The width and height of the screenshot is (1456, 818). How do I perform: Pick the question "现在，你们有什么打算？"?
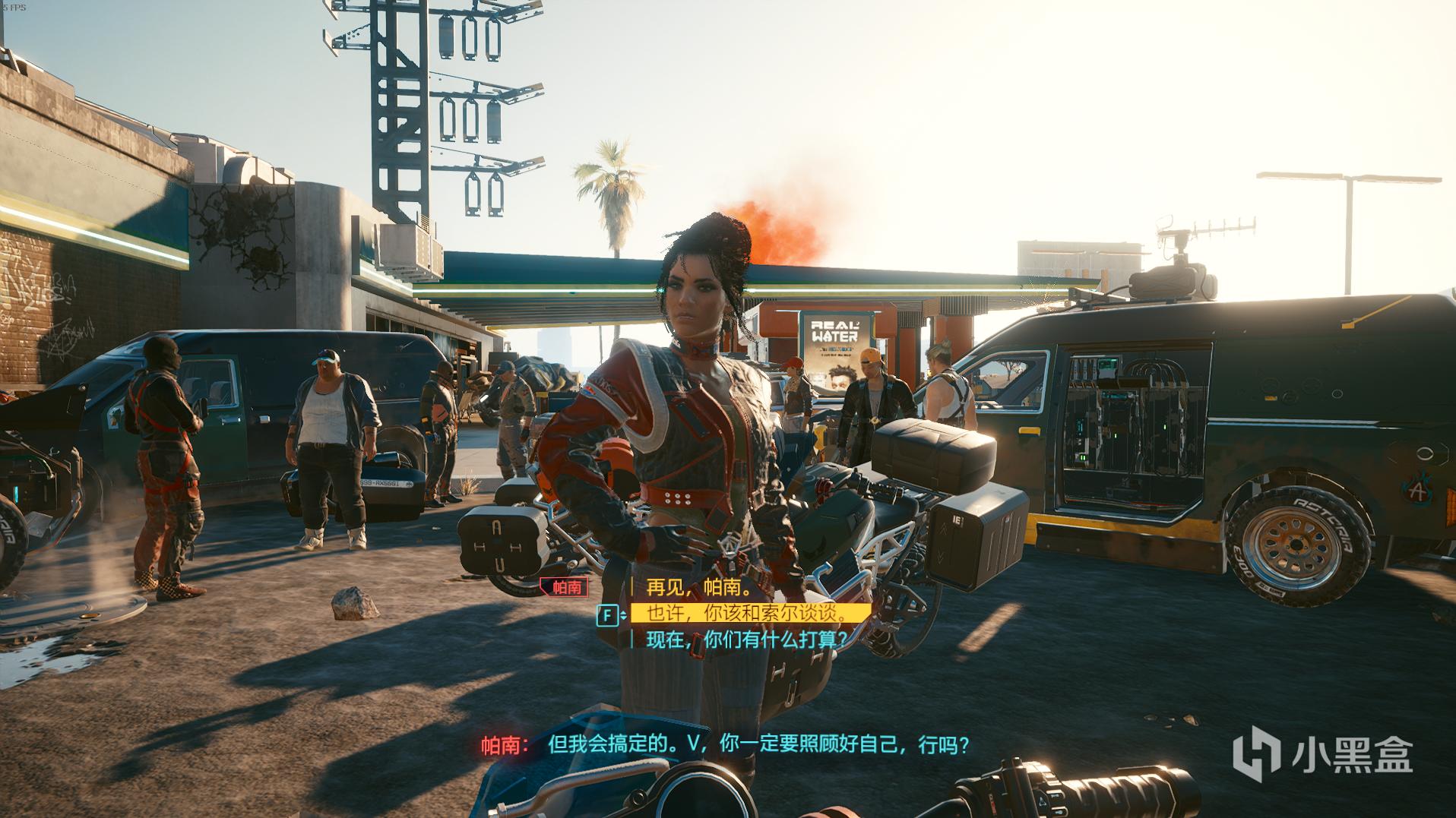click(745, 640)
